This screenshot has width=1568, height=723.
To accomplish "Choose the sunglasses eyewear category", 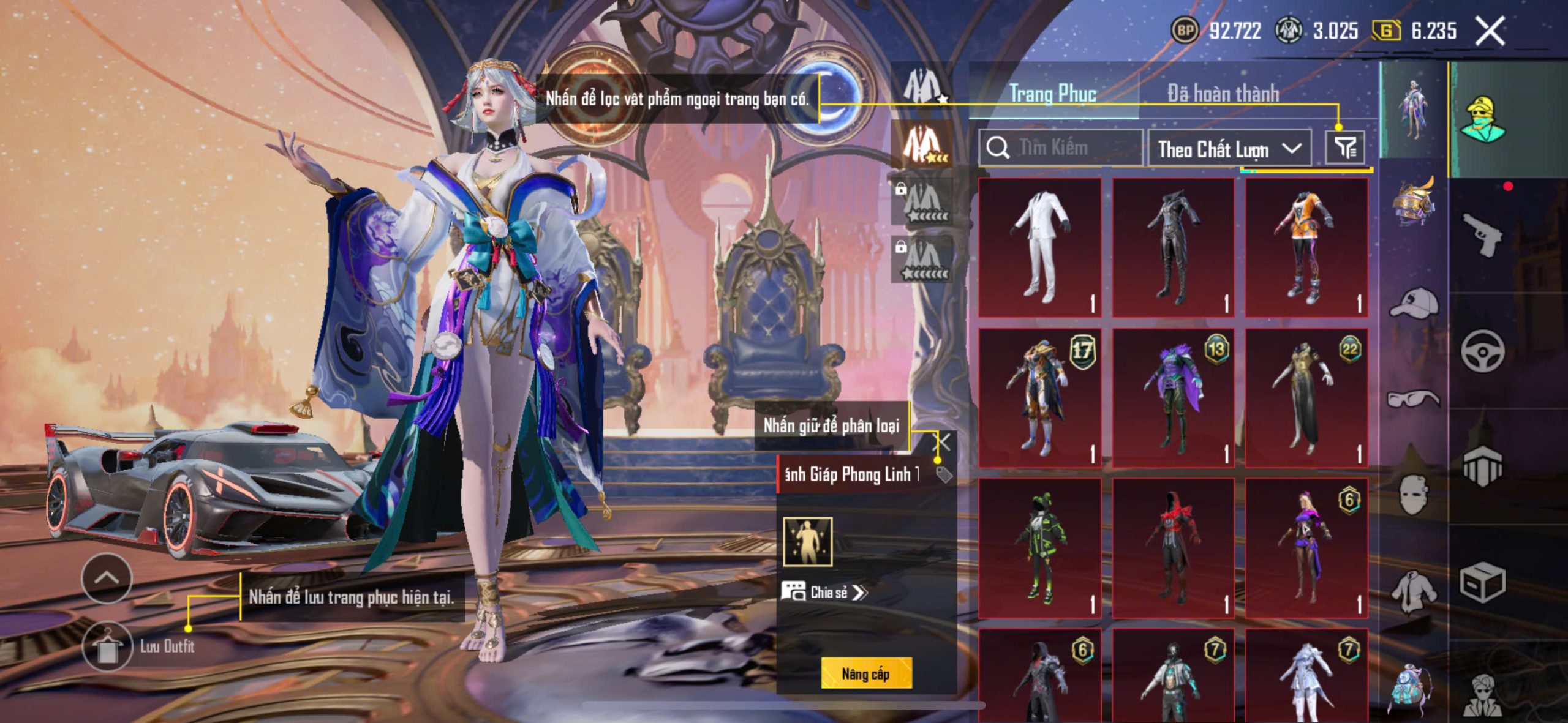I will (x=1414, y=399).
